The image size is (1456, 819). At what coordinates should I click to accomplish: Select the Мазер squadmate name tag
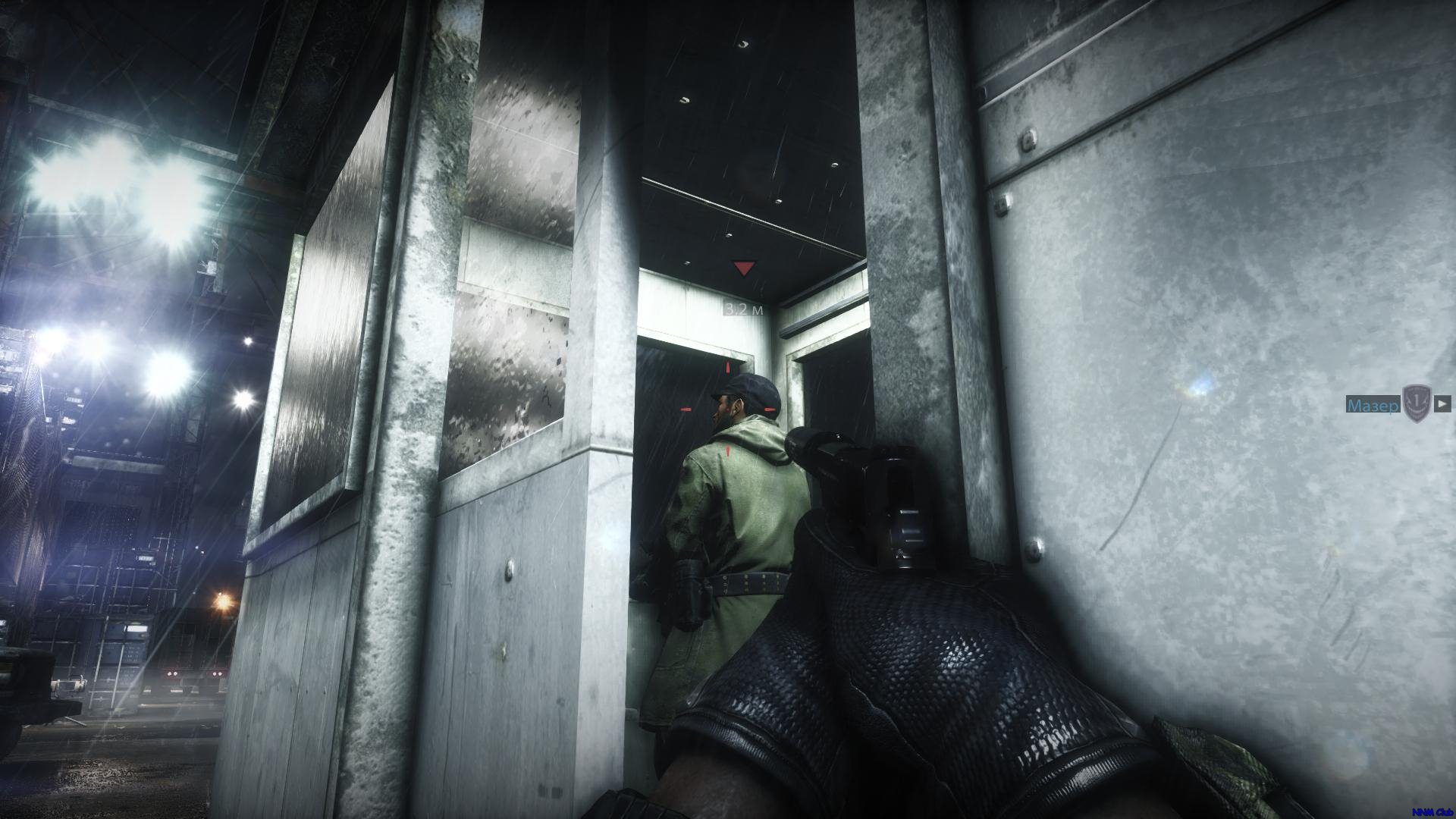1373,406
